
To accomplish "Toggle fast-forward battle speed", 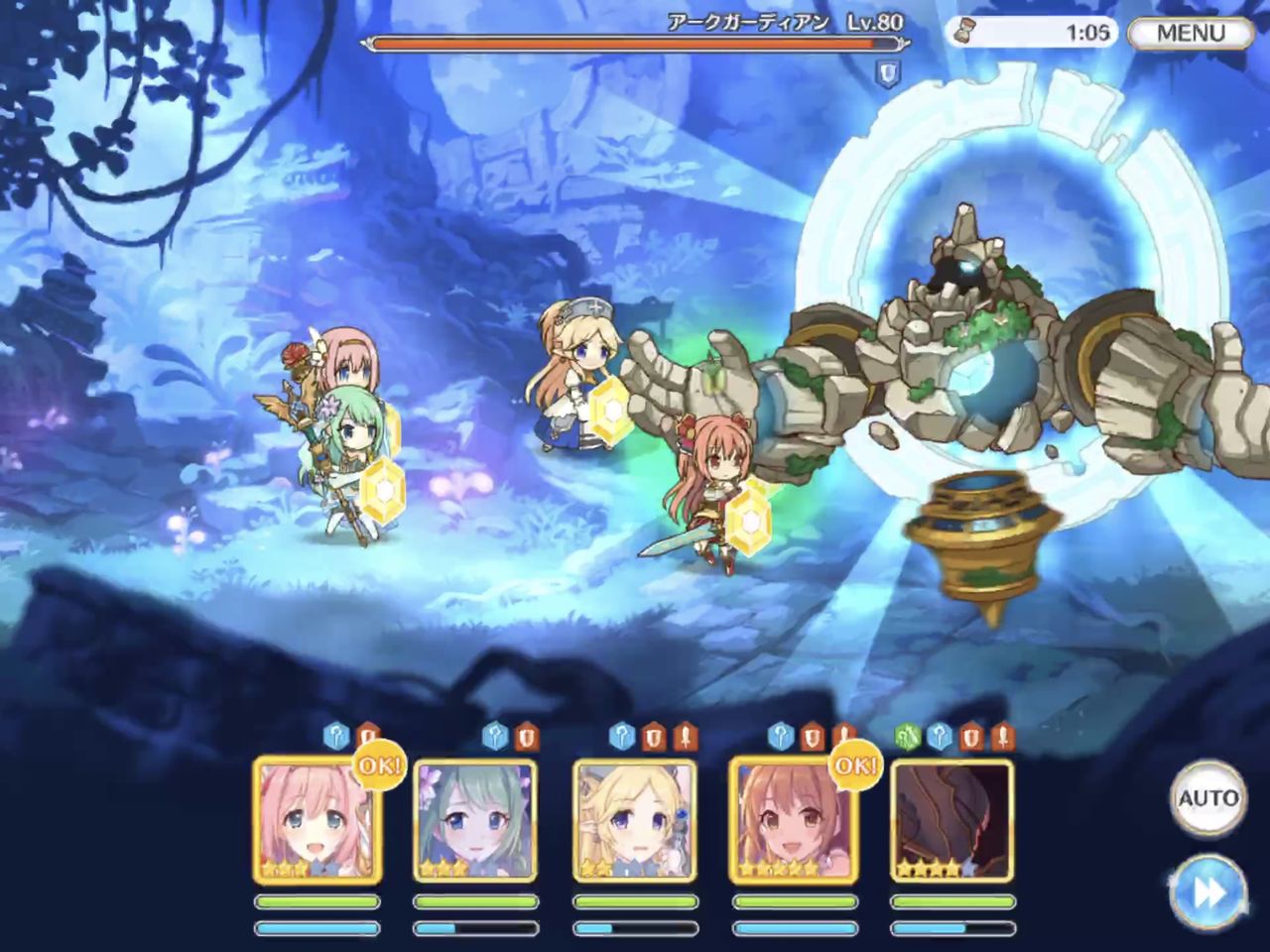I will 1207,892.
